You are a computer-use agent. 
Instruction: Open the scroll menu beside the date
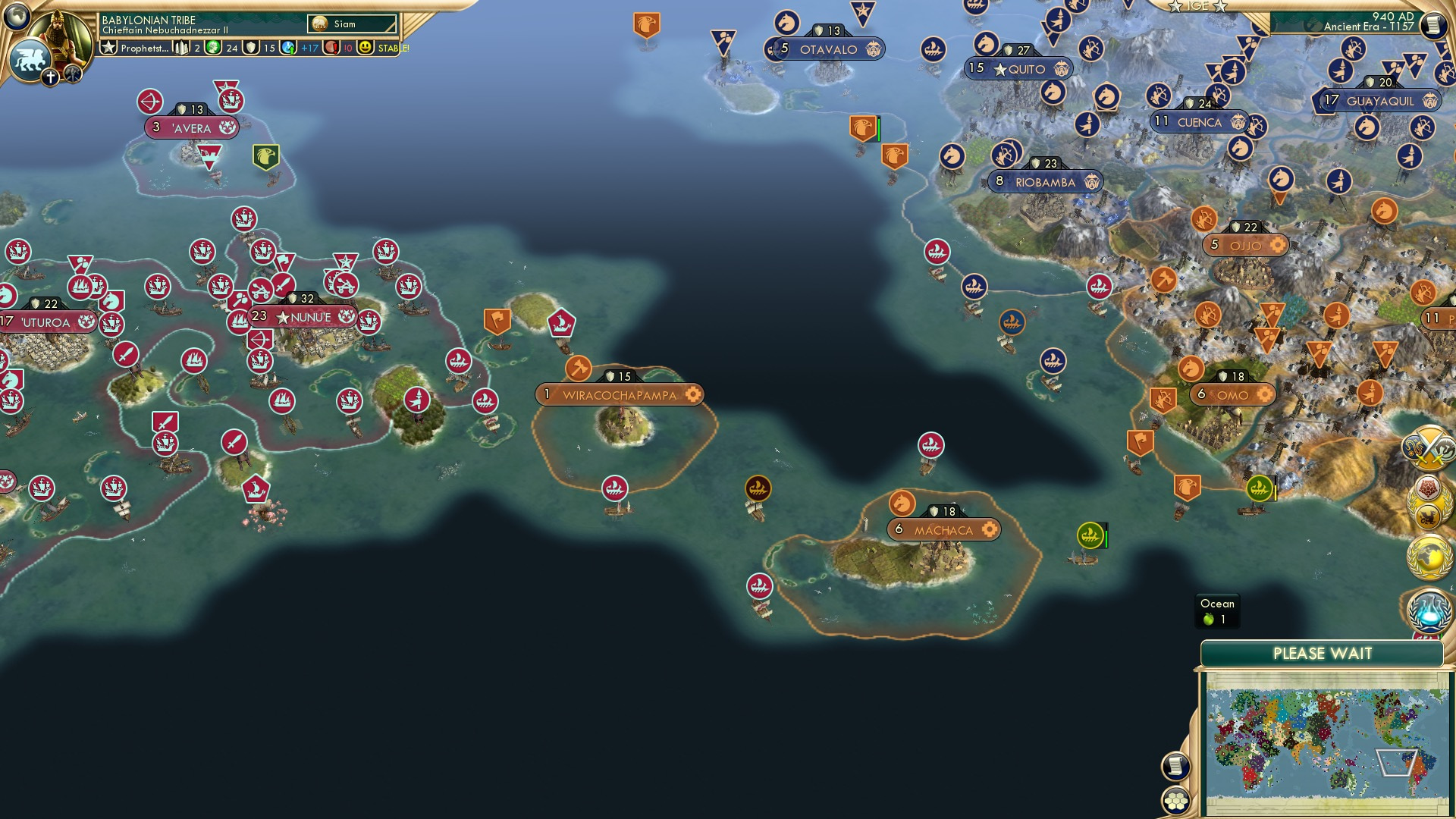(1433, 26)
